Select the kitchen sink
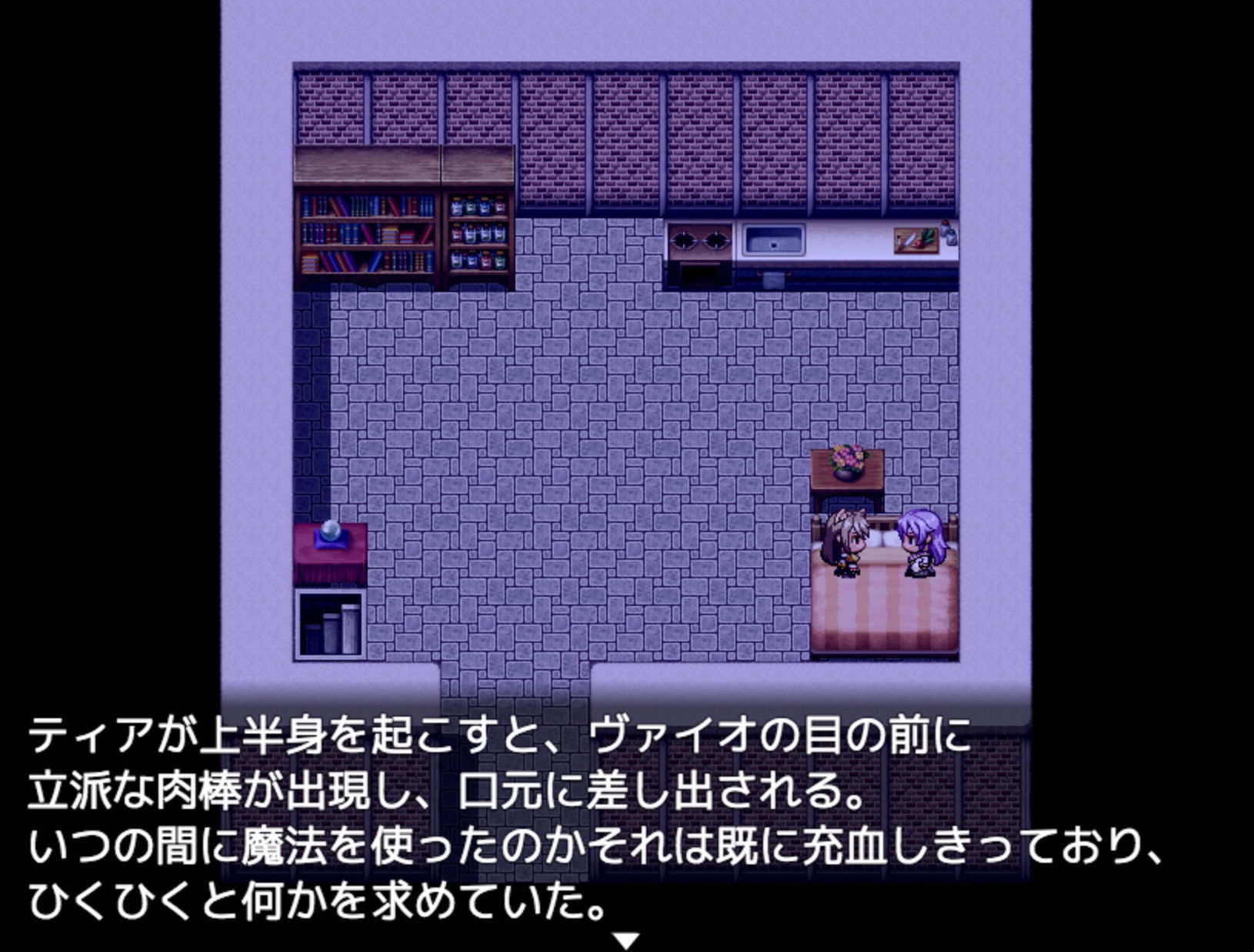1254x952 pixels. (773, 240)
